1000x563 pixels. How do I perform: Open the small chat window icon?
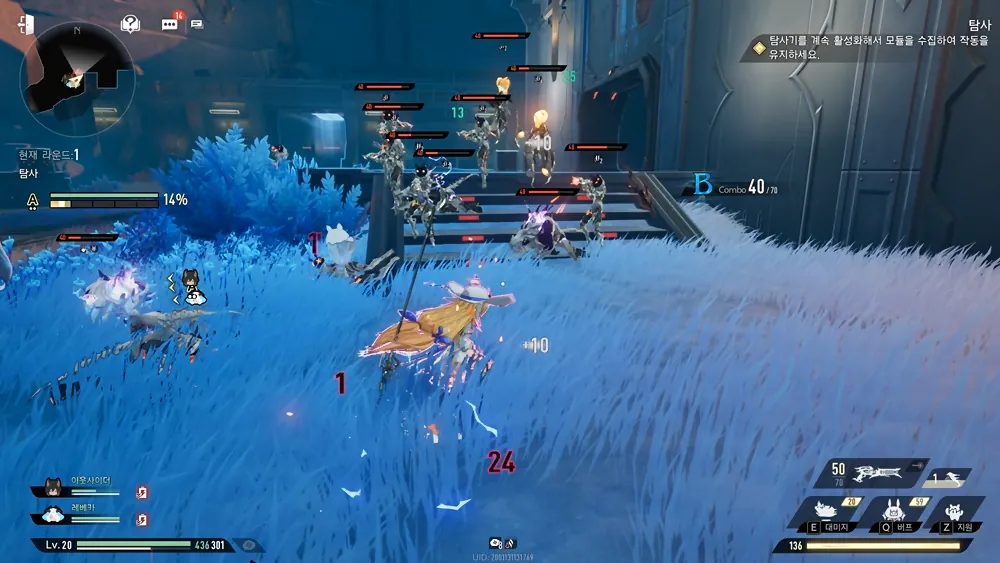[x=197, y=23]
